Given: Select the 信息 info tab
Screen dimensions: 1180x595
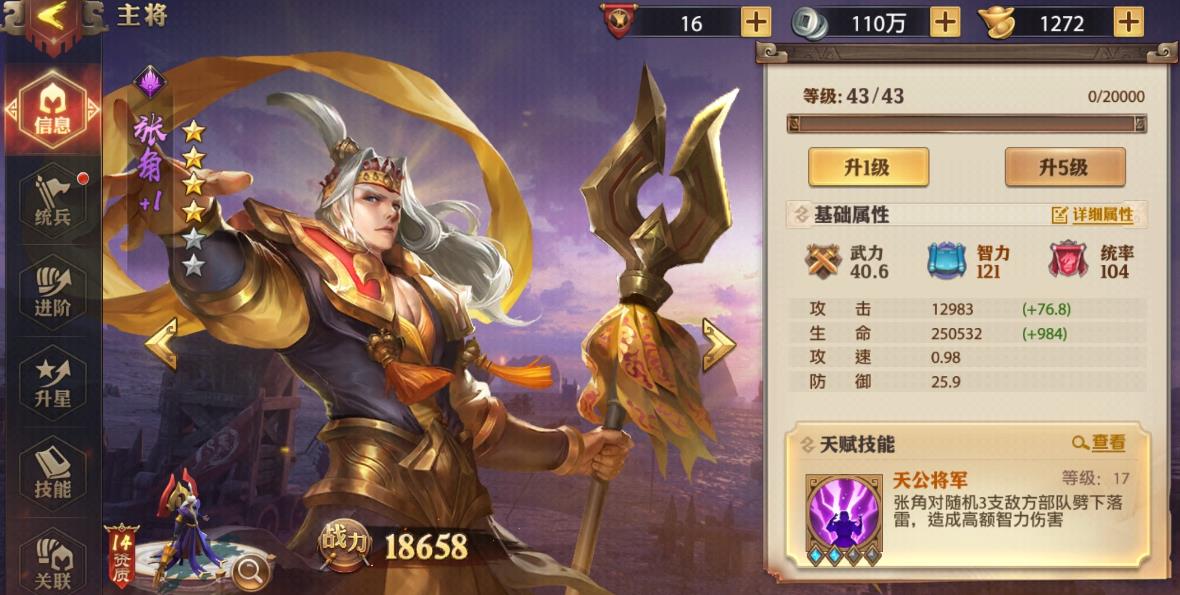Looking at the screenshot, I should [x=52, y=108].
